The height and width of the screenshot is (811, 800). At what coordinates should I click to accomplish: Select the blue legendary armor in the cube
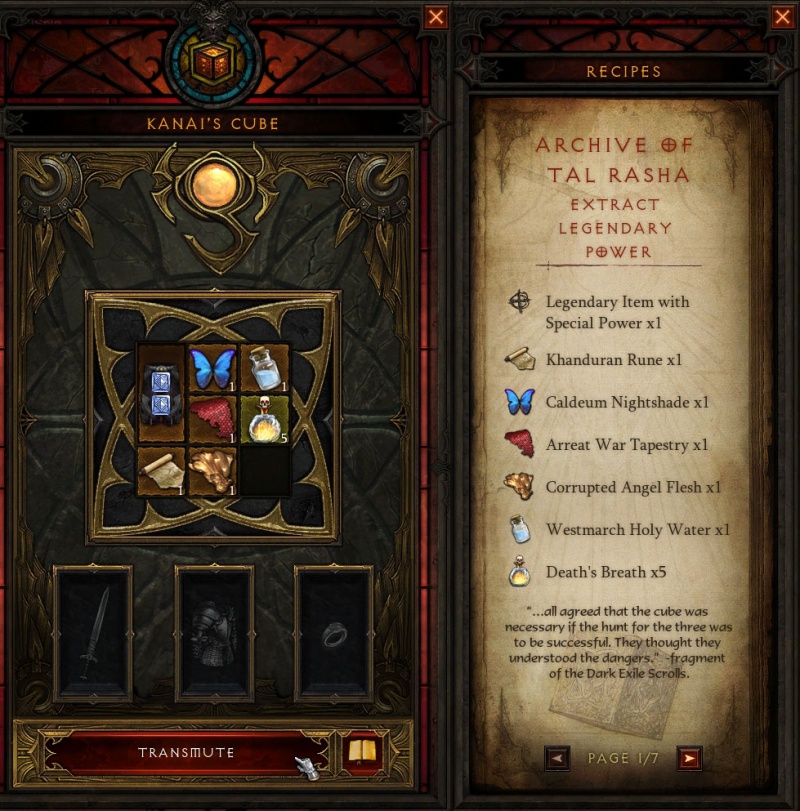point(161,393)
